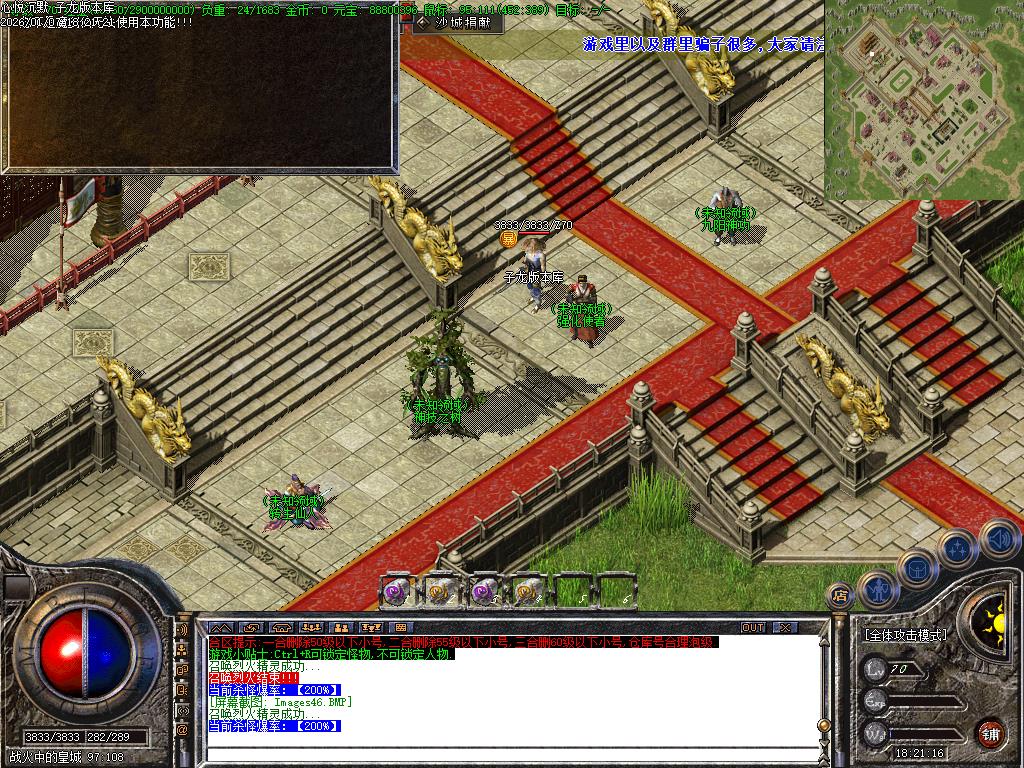Click the OUT button on chat bar
The width and height of the screenshot is (1024, 768).
752,627
